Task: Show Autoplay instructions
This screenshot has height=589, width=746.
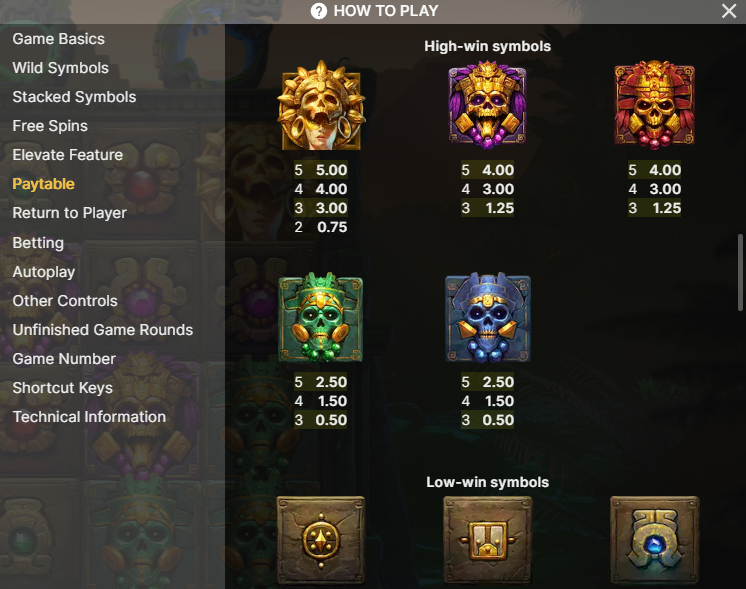Action: click(44, 272)
